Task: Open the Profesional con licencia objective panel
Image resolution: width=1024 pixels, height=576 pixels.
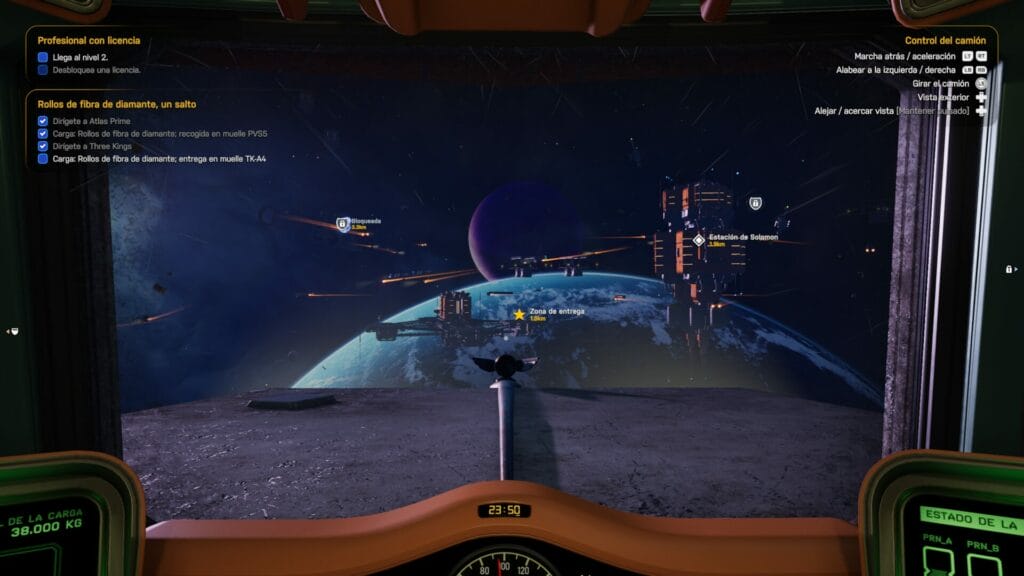Action: coord(89,41)
